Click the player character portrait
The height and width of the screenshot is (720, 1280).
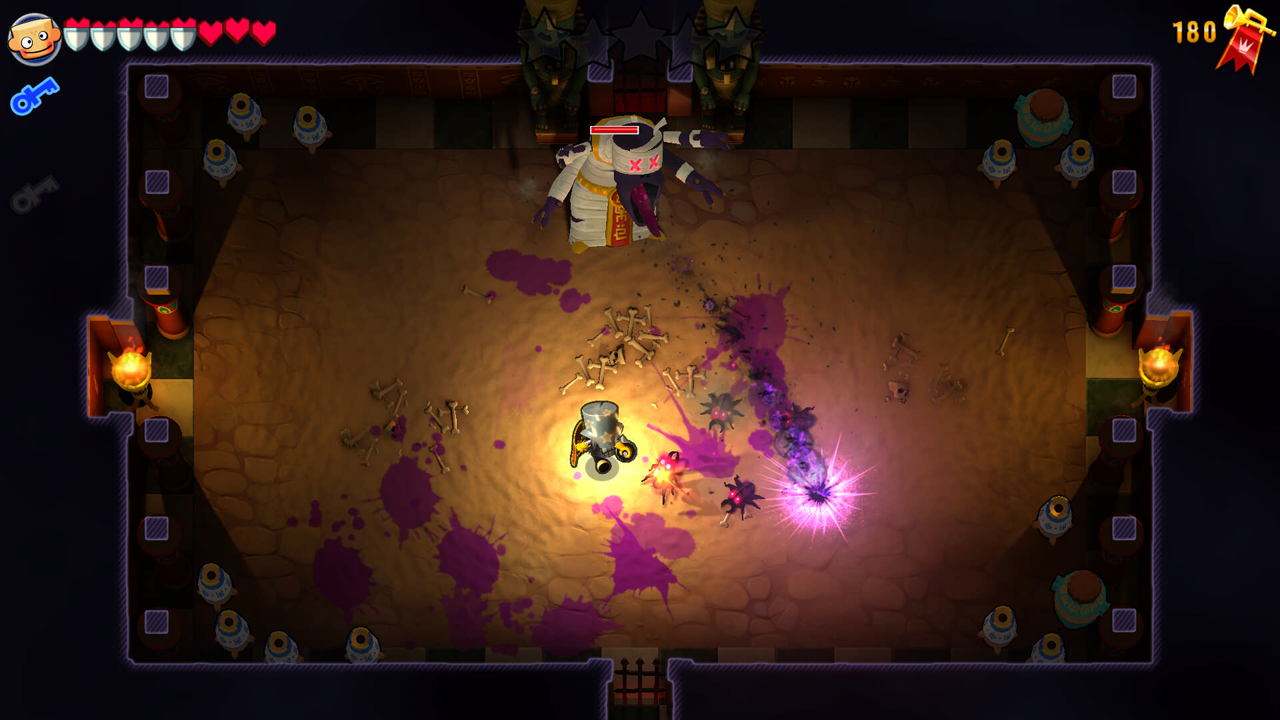(34, 38)
